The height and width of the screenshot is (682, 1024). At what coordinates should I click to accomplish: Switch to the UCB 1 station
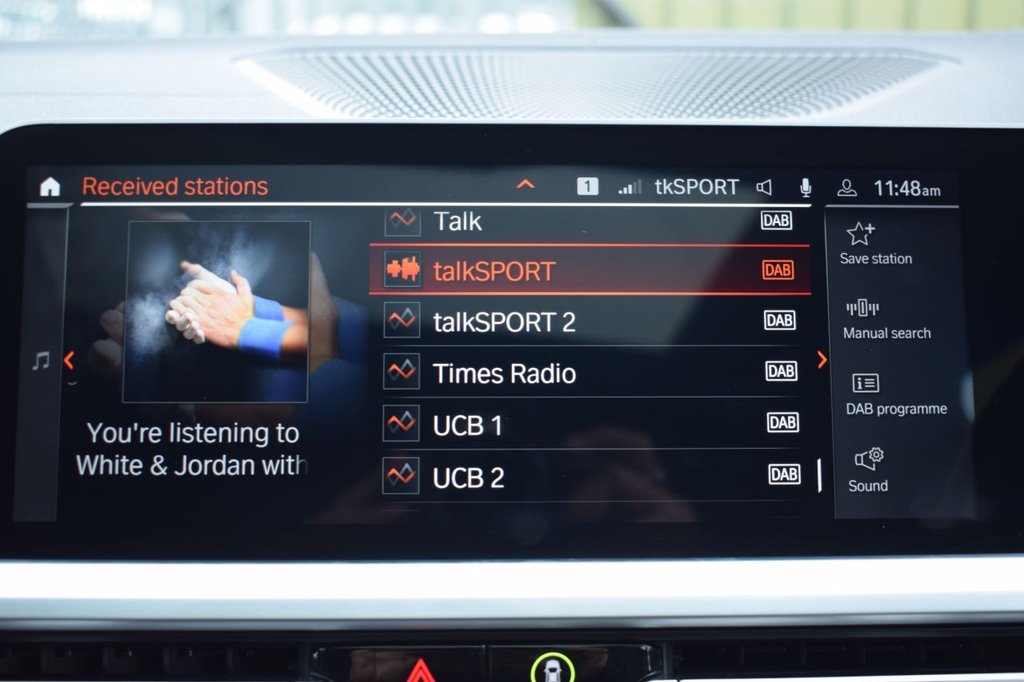click(x=590, y=424)
